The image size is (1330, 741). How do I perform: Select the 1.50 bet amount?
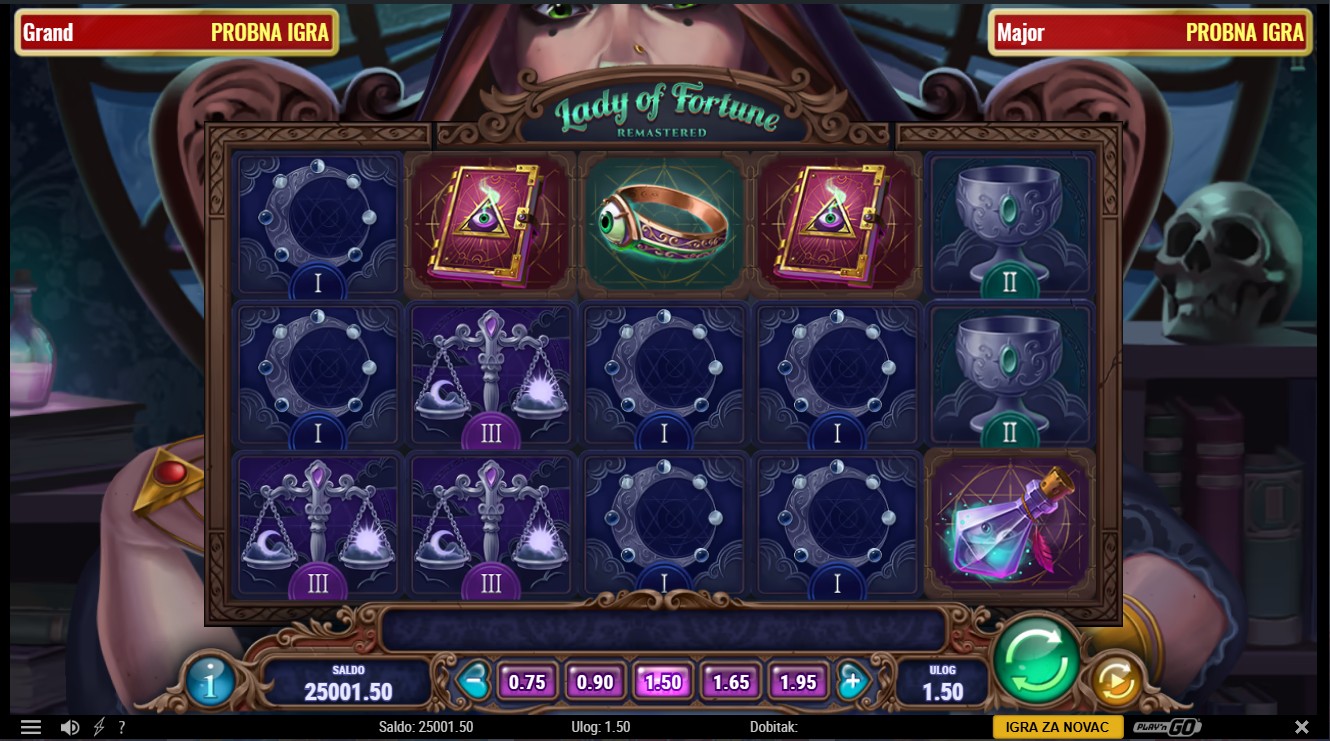pyautogui.click(x=663, y=682)
